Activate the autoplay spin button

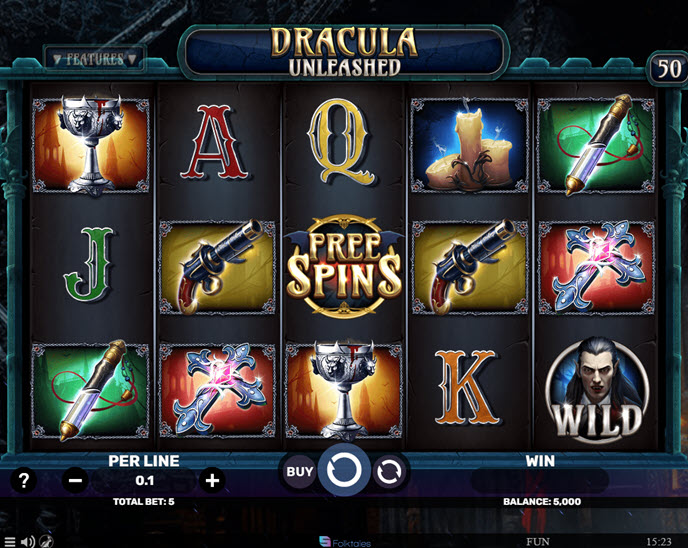coord(390,473)
